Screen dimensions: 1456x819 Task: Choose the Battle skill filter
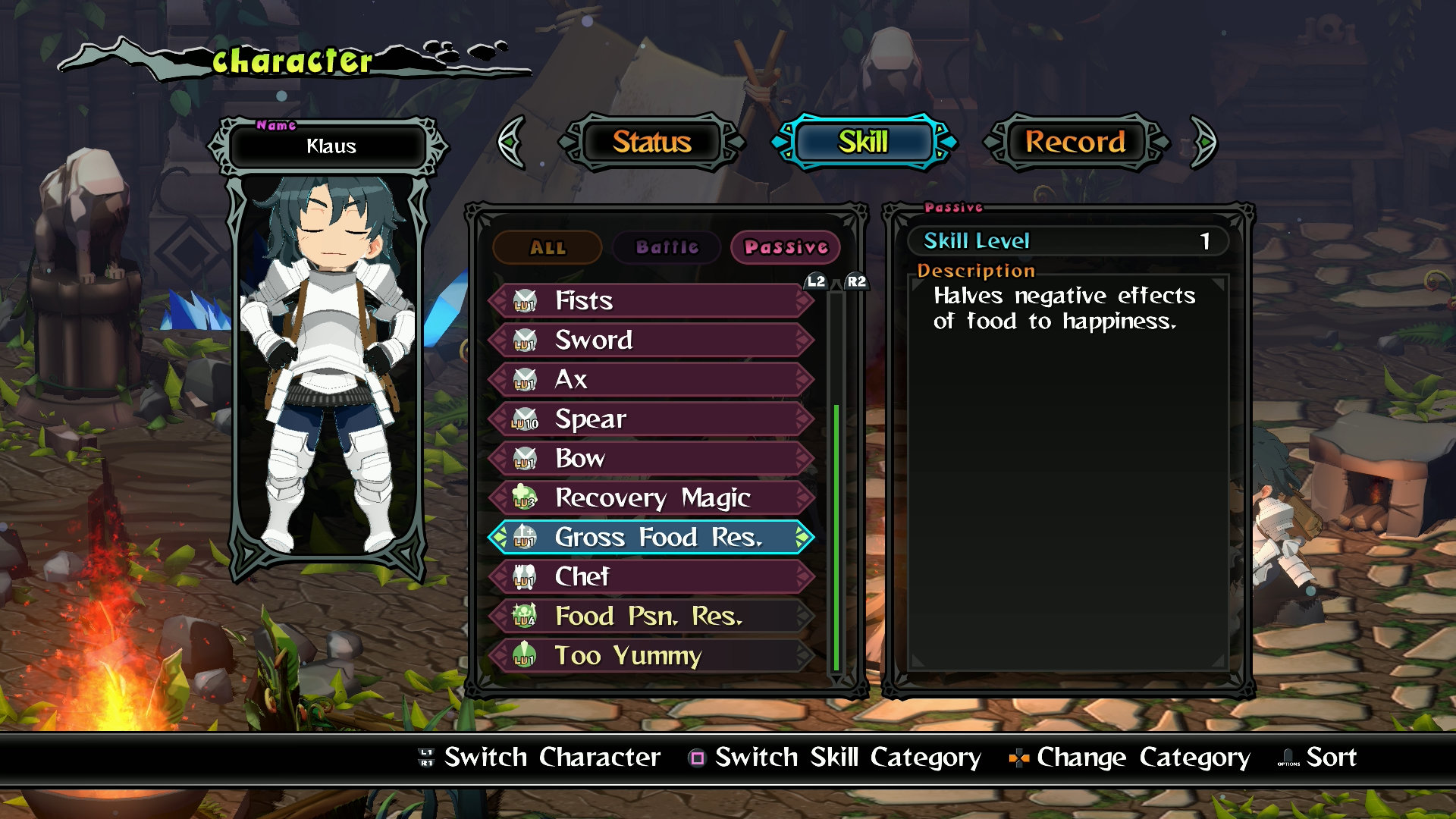tap(667, 247)
